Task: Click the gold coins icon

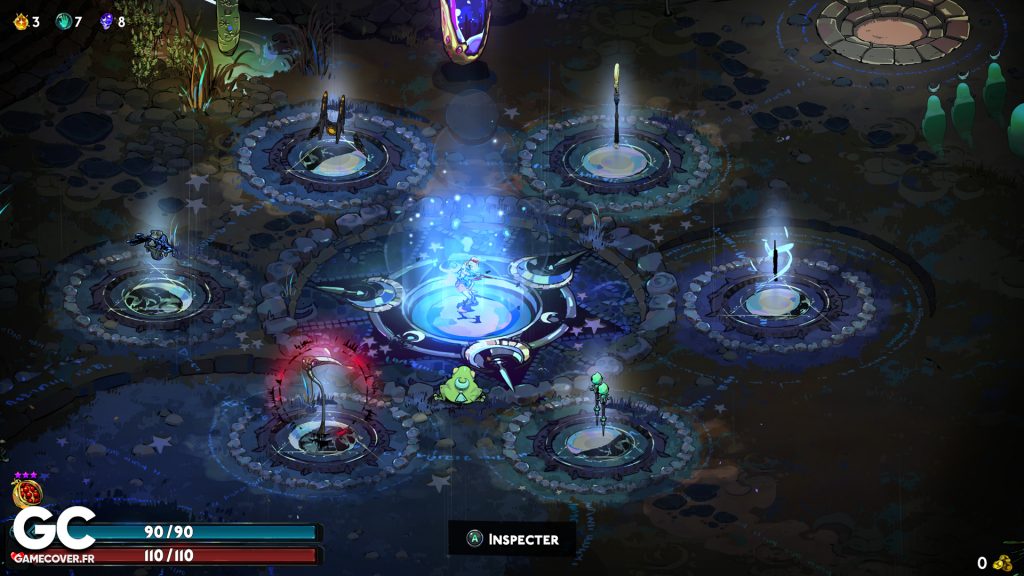Action: click(x=1002, y=563)
